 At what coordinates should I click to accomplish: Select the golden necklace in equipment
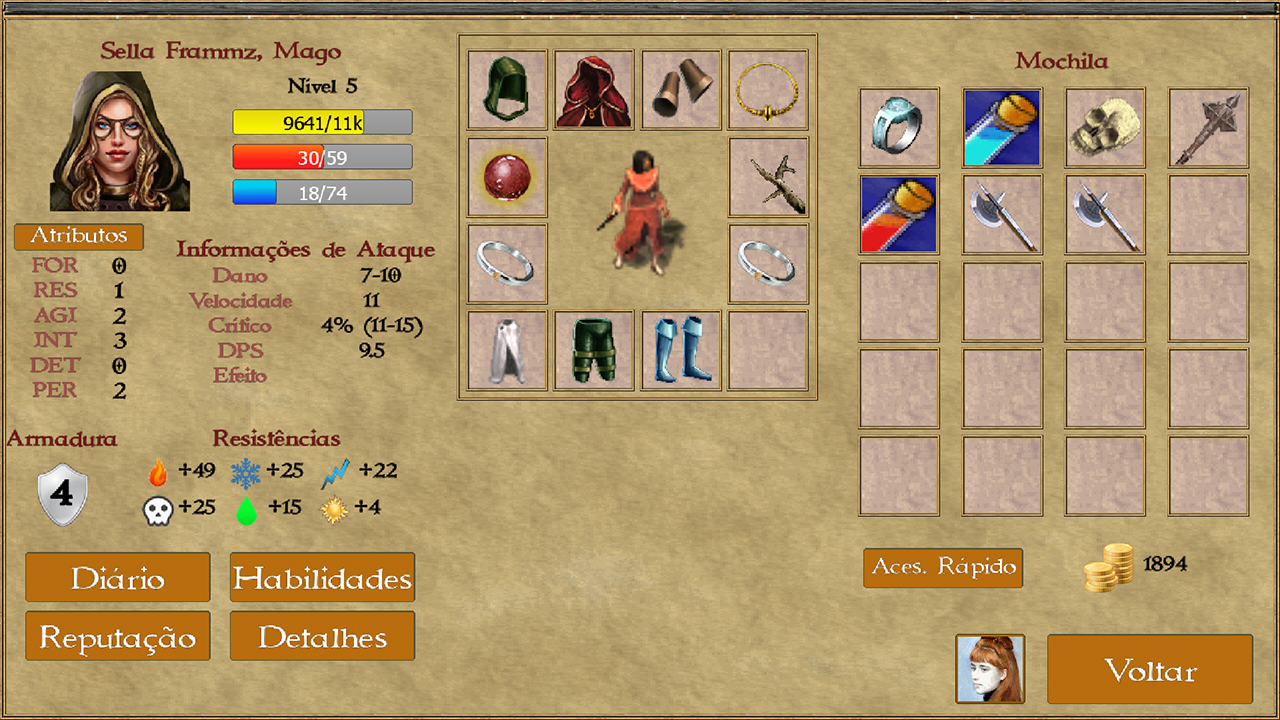point(768,89)
